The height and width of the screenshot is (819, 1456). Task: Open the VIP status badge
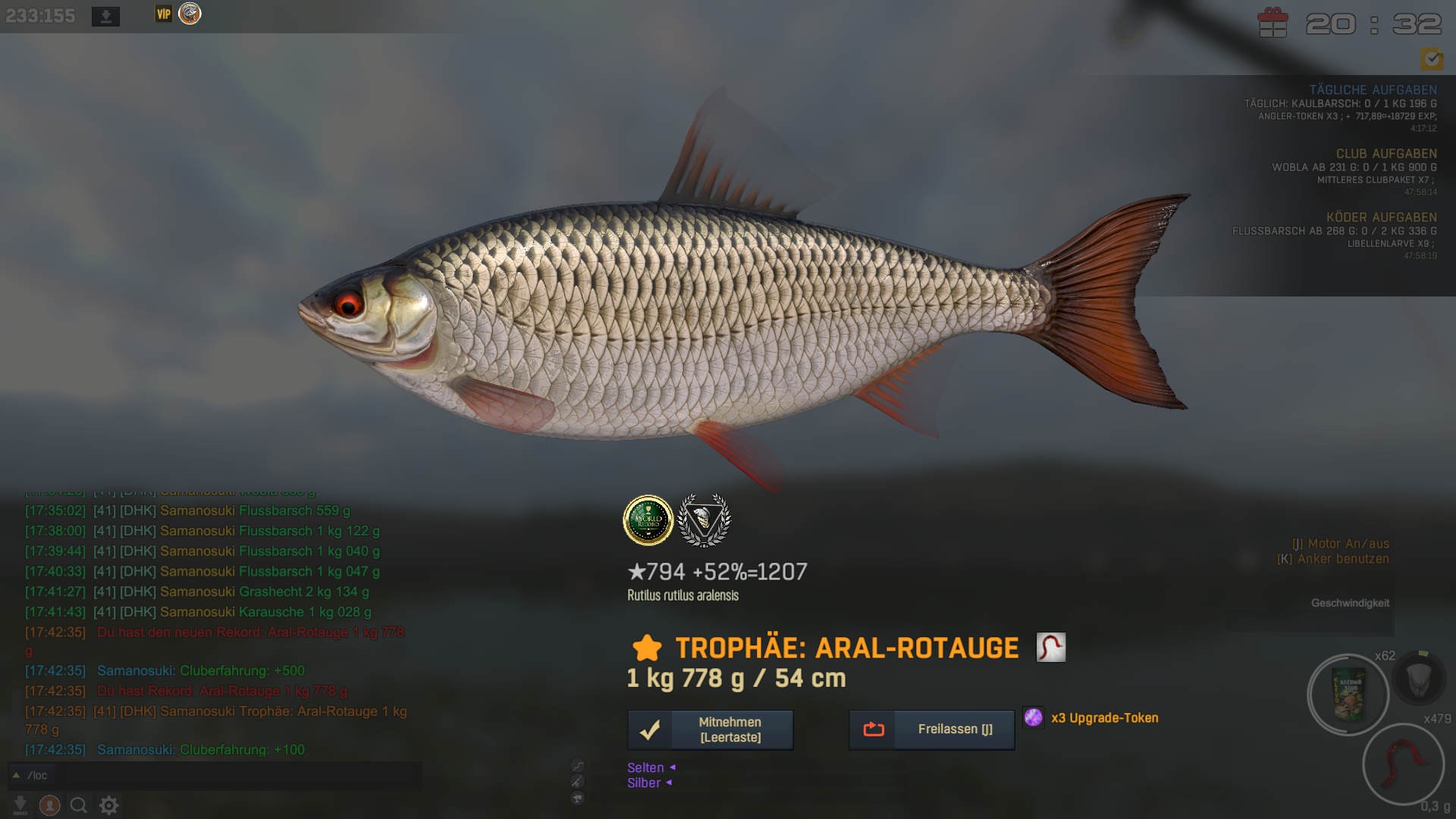(x=164, y=14)
